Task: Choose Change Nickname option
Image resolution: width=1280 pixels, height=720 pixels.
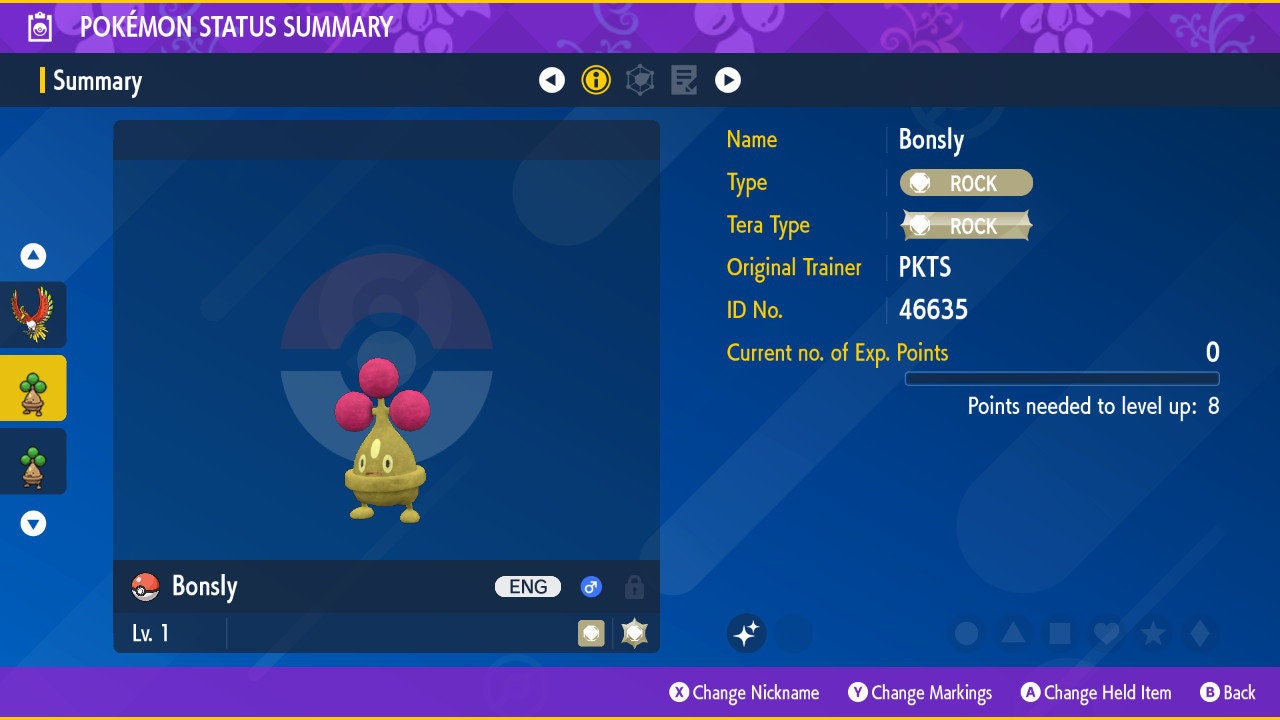Action: (x=744, y=692)
